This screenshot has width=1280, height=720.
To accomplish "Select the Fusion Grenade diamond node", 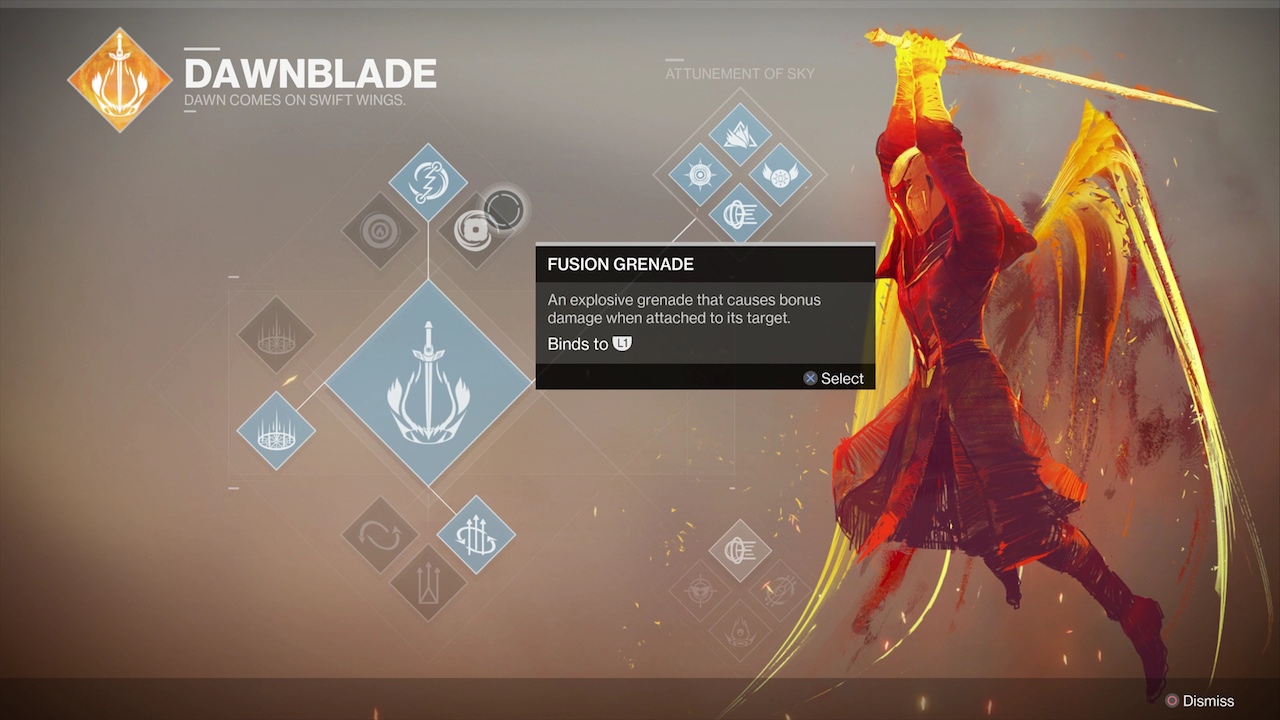I will tap(476, 229).
